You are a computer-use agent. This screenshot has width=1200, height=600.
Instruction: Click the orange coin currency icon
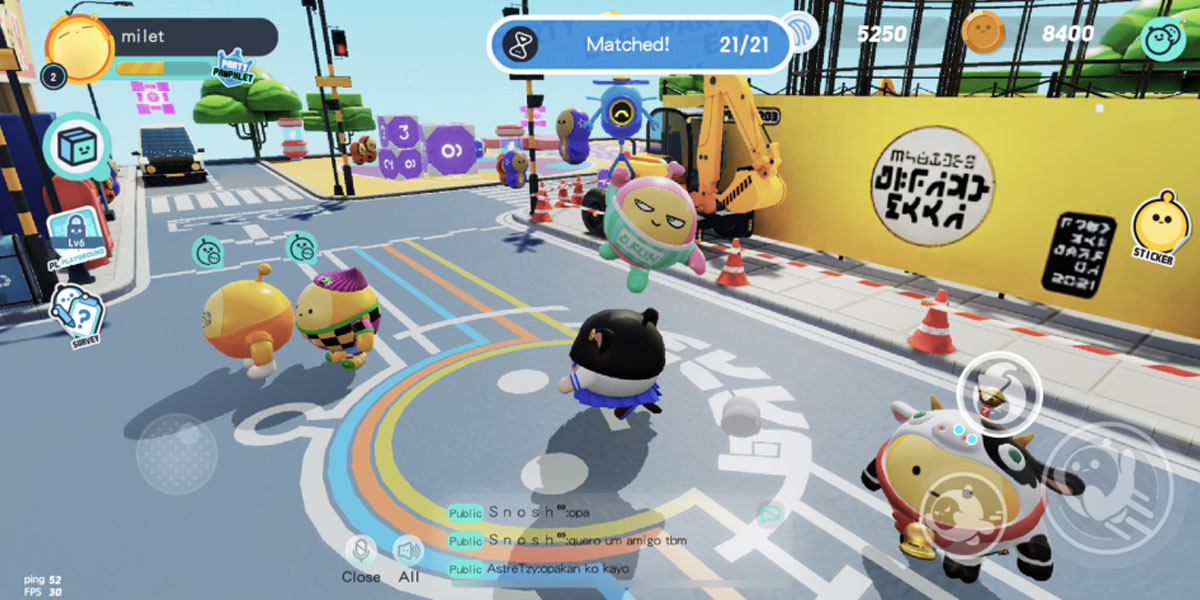pos(982,34)
